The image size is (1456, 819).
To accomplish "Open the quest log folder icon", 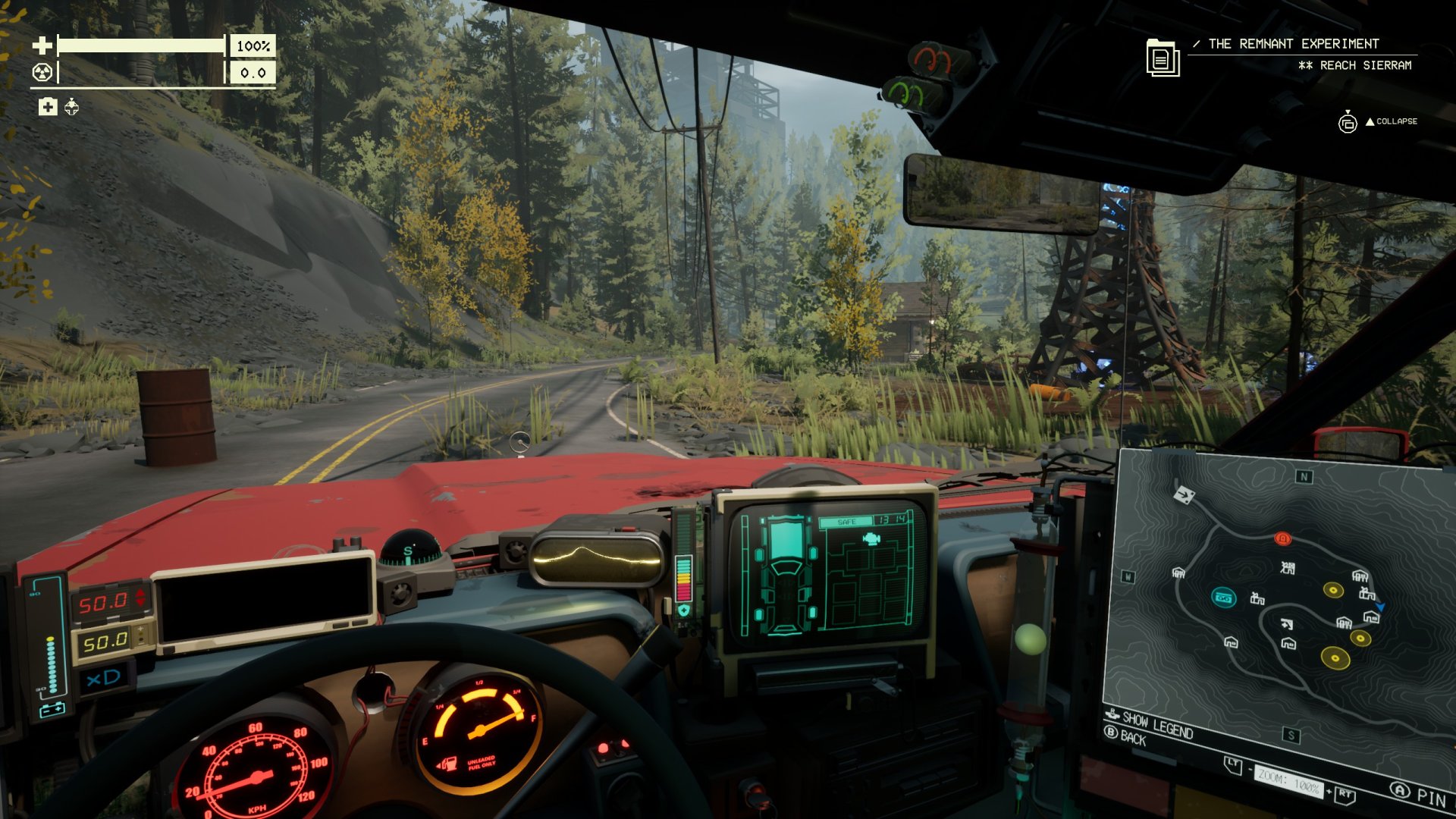I will tap(1163, 58).
